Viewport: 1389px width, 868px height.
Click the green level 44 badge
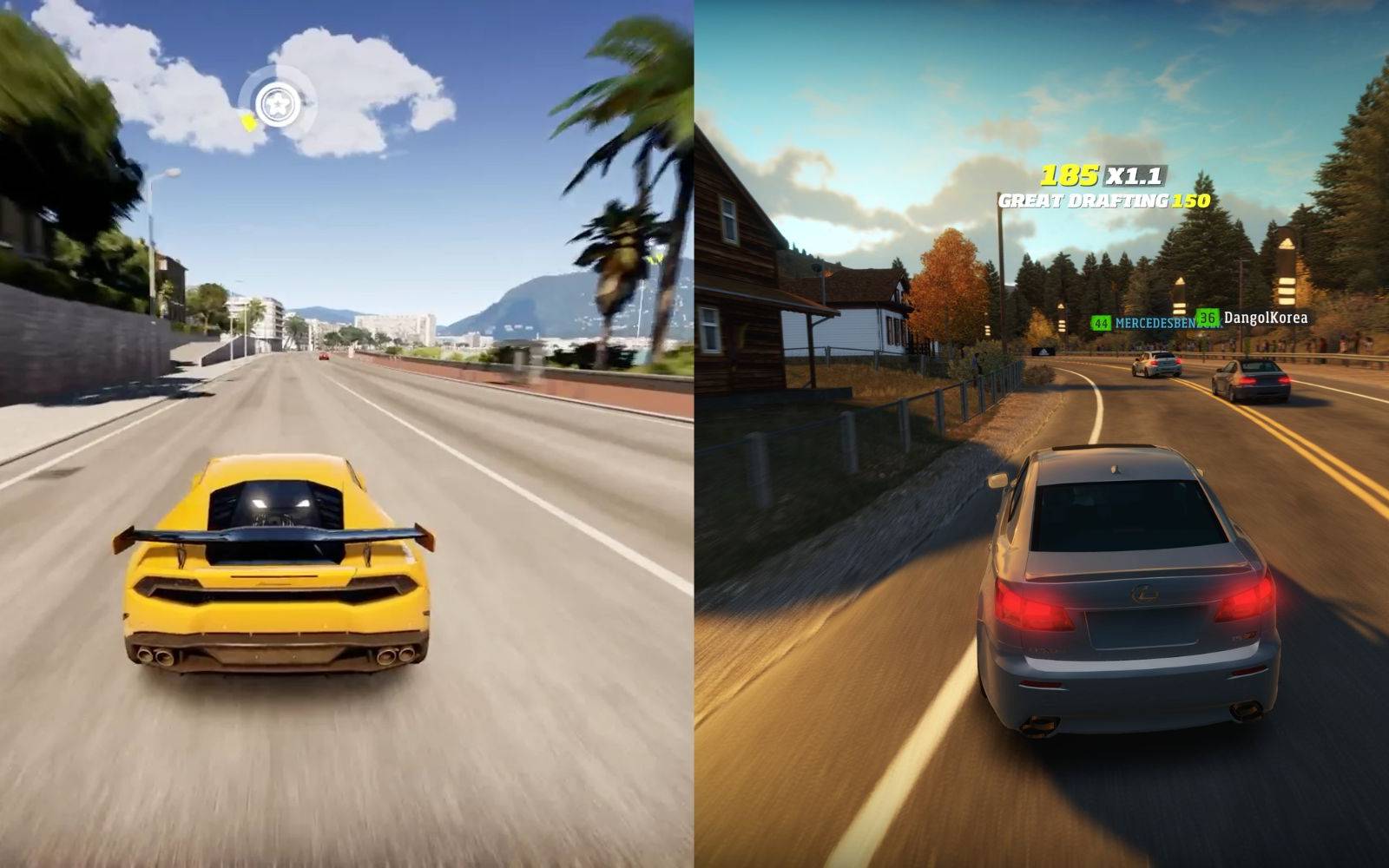tap(1102, 323)
